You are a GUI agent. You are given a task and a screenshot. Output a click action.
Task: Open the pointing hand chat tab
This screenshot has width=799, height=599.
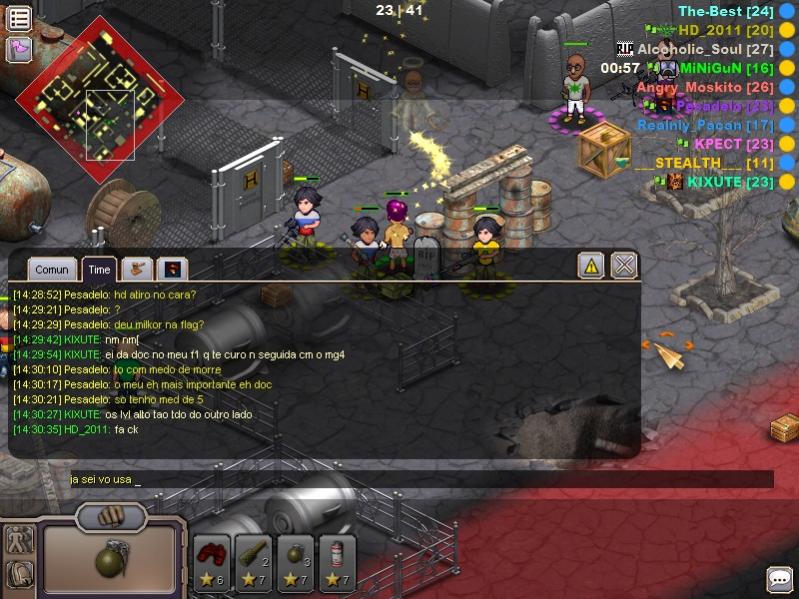tap(137, 269)
